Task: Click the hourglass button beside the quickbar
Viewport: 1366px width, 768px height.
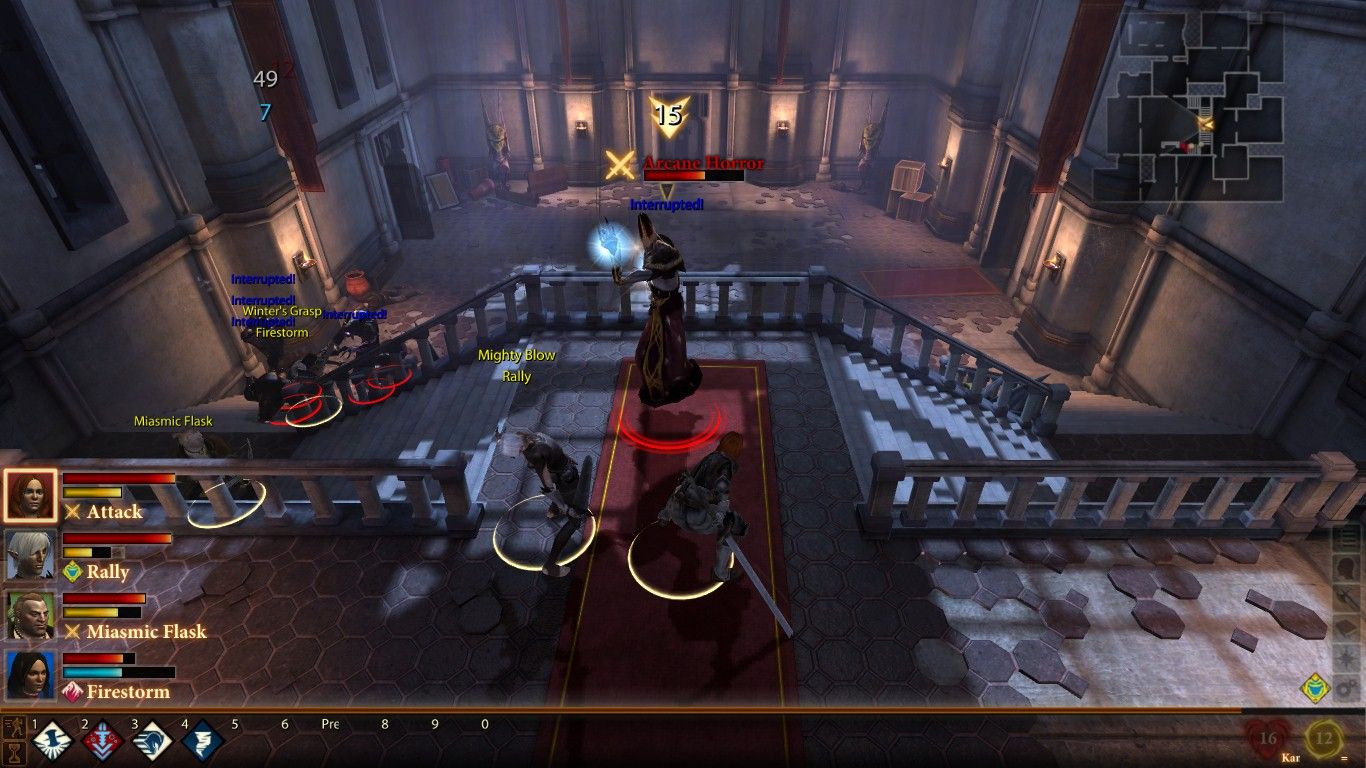Action: click(x=14, y=751)
